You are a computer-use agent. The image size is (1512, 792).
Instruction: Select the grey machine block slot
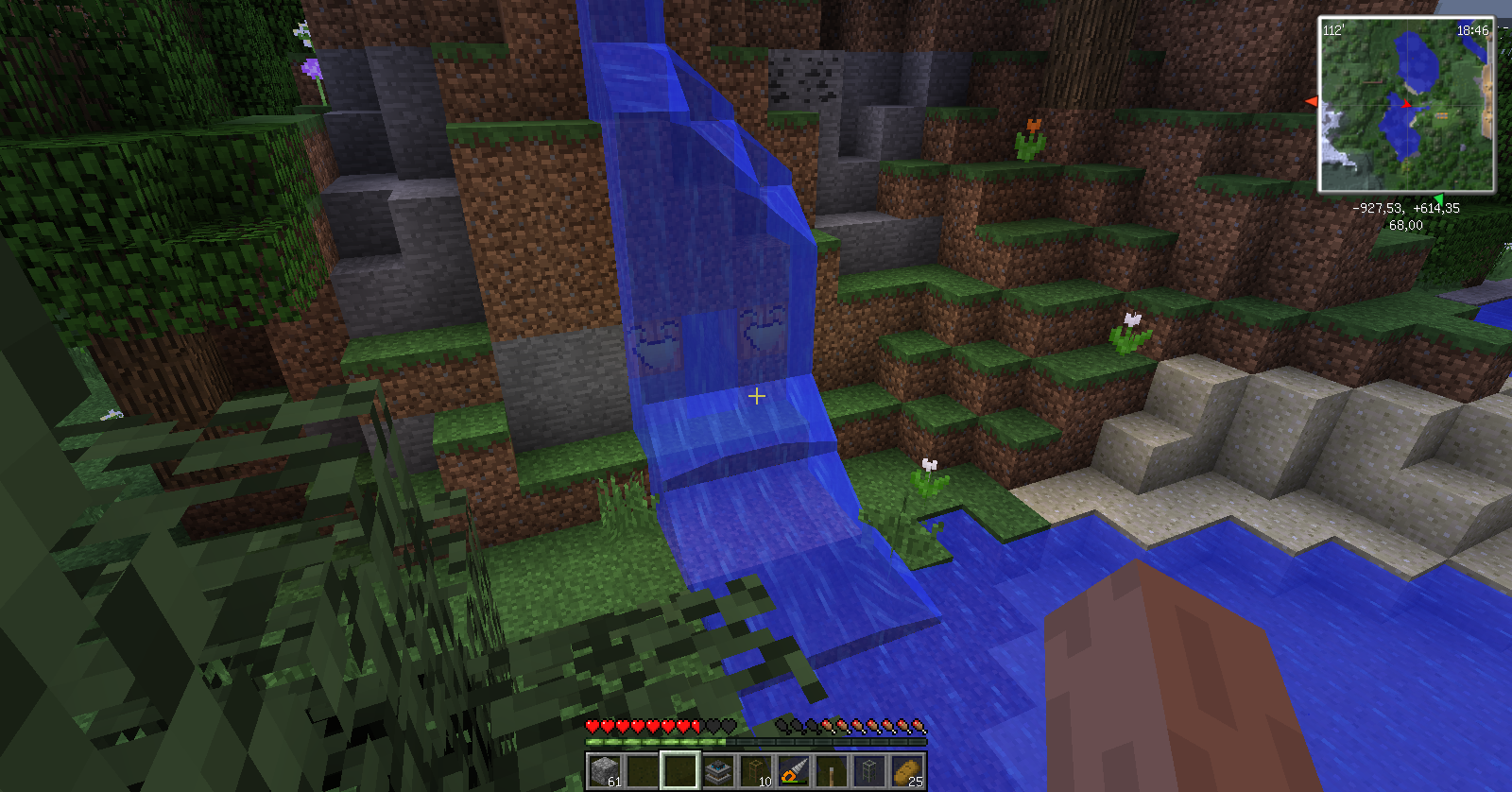(x=717, y=771)
